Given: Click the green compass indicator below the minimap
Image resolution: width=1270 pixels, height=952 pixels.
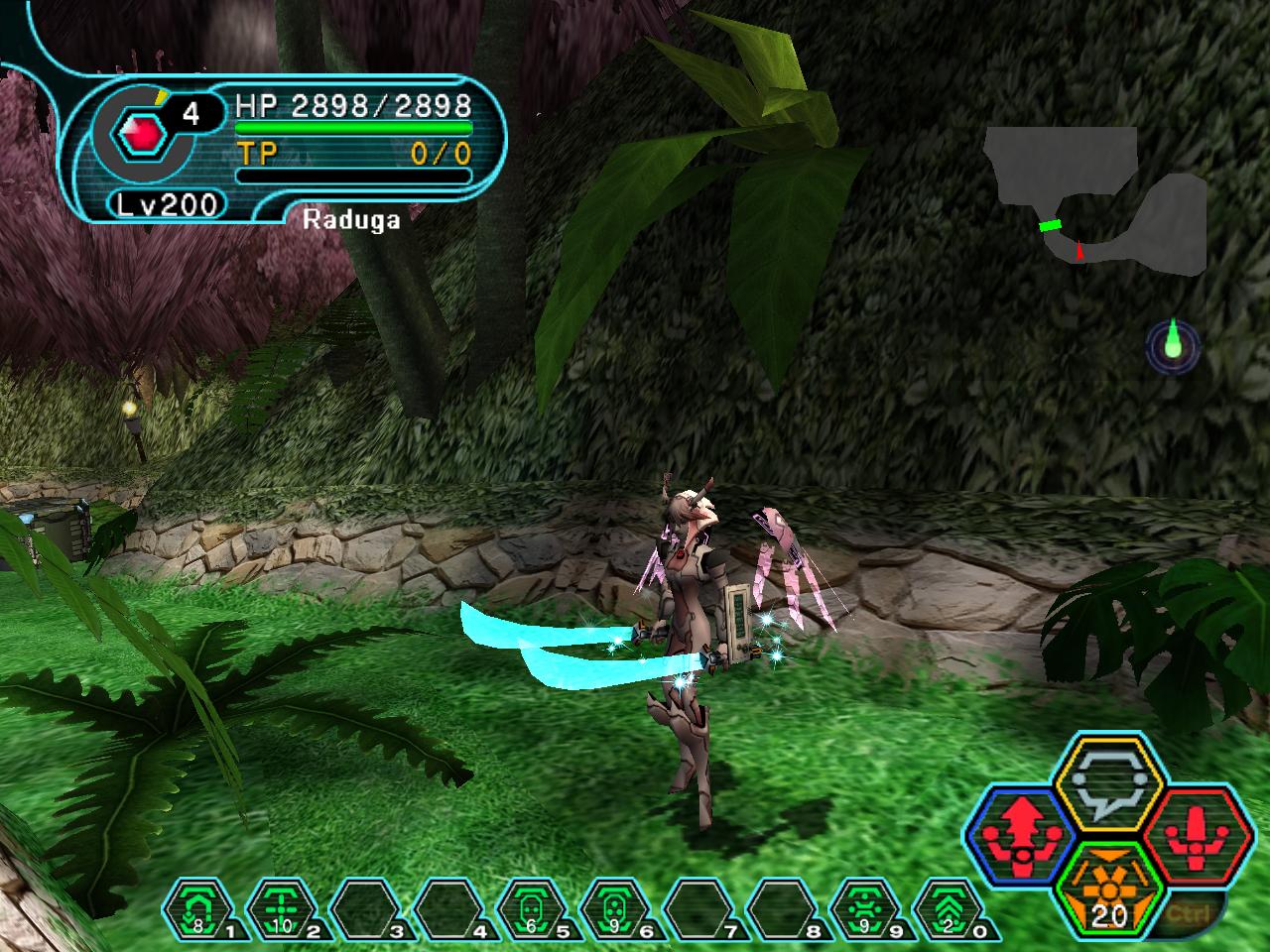Looking at the screenshot, I should pos(1173,344).
